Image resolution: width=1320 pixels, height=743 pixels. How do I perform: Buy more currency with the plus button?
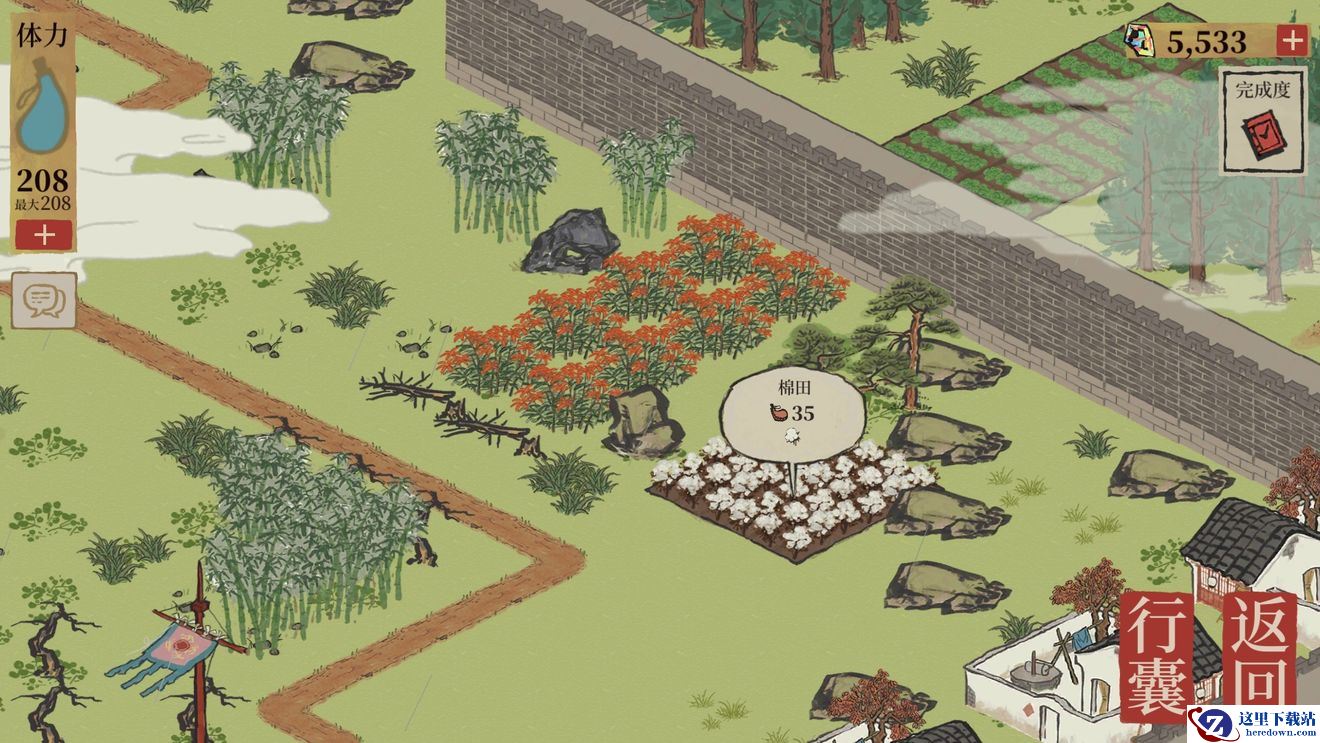click(1292, 41)
